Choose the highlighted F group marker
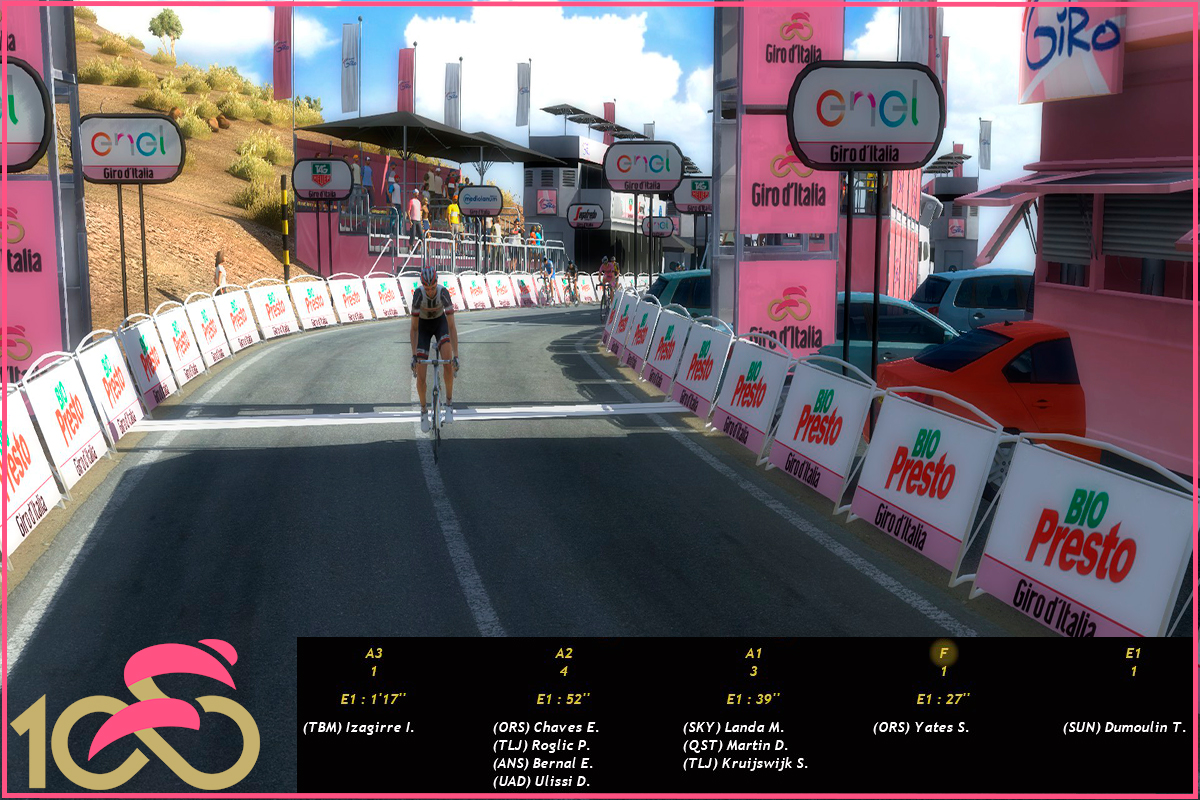Viewport: 1200px width, 800px height. (943, 654)
